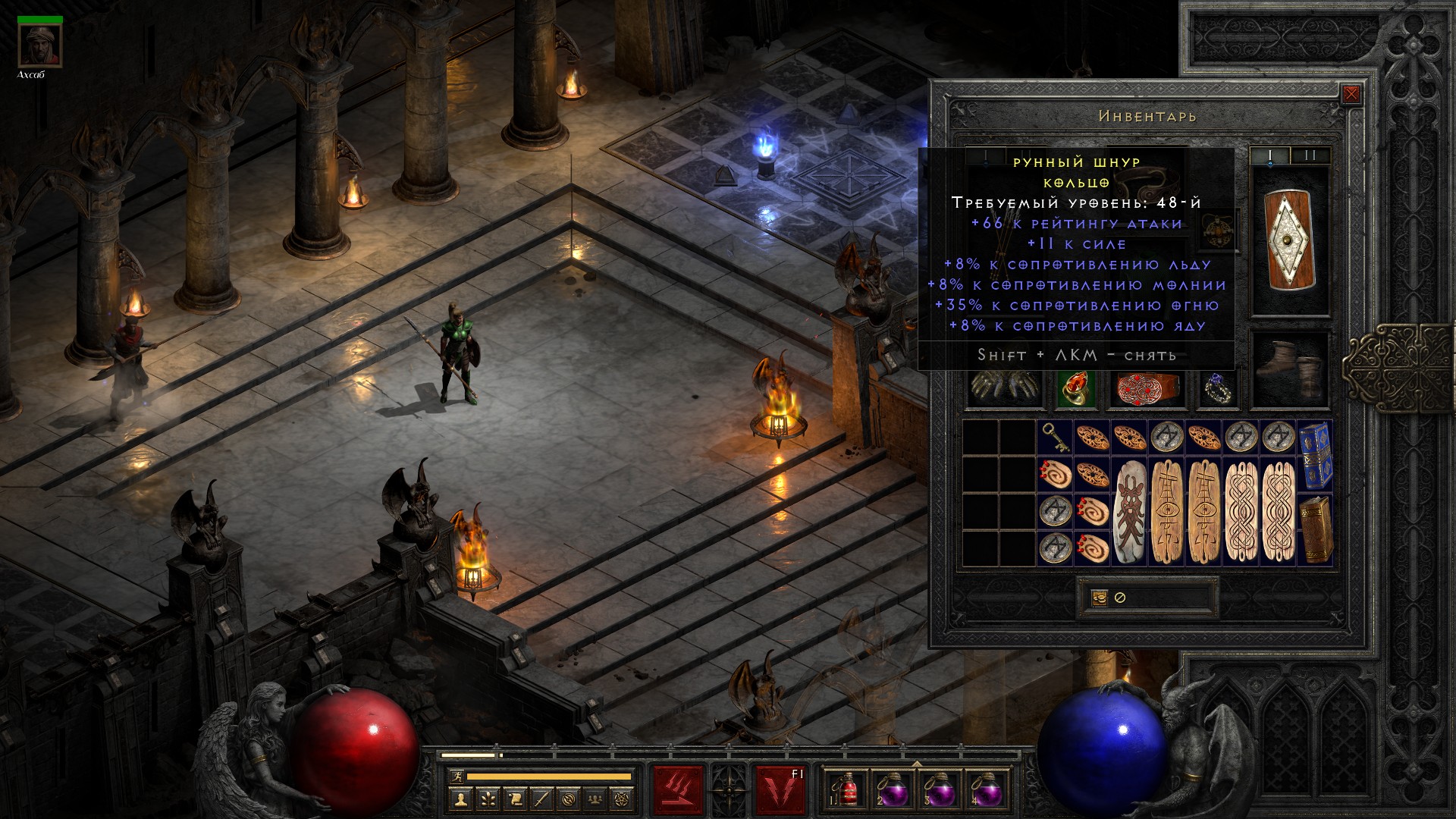Use the red healing potion in belt
The image size is (1456, 819).
click(846, 790)
